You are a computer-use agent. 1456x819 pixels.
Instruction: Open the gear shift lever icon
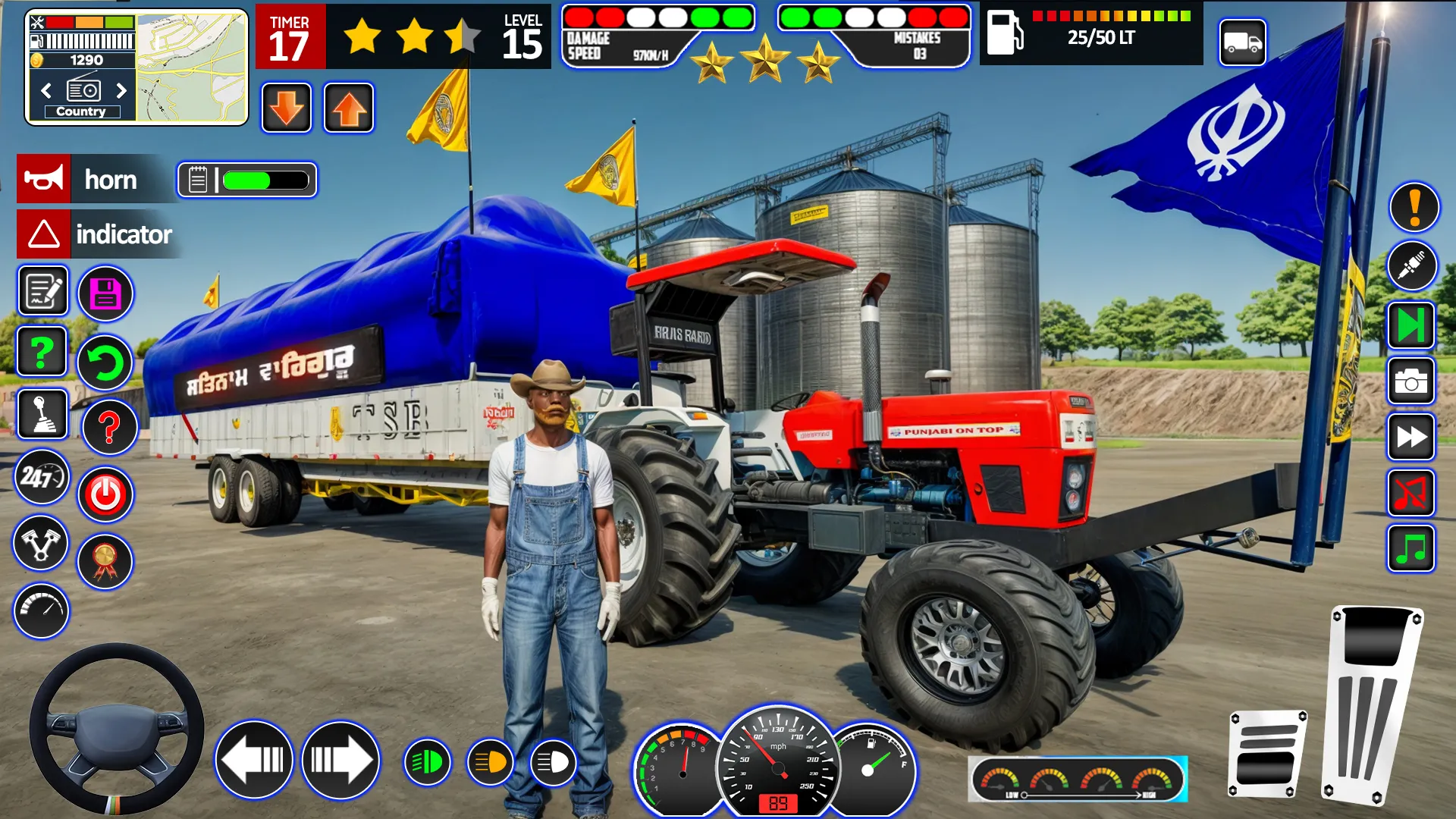point(42,414)
